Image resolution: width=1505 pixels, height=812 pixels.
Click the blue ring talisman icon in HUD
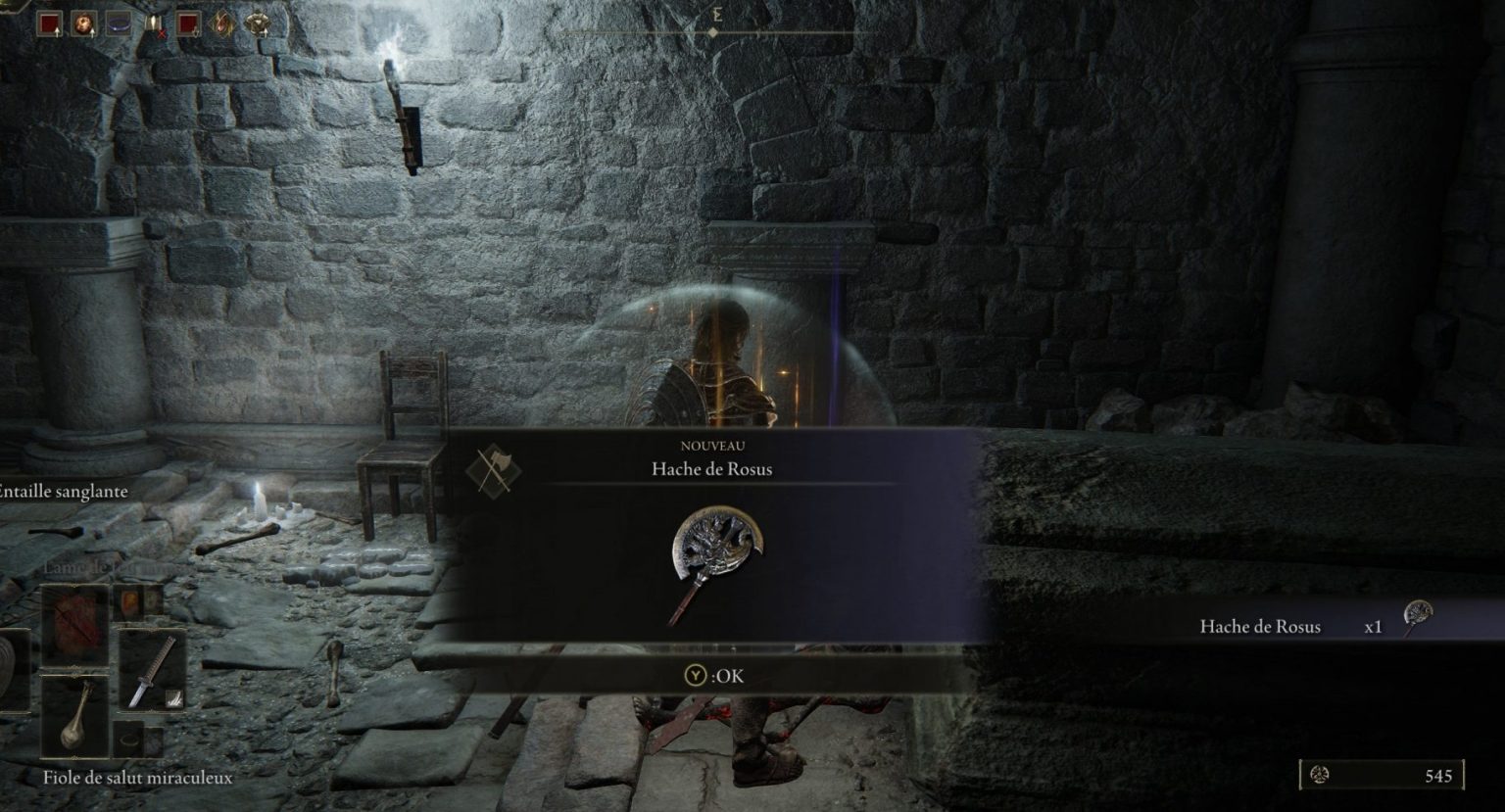pyautogui.click(x=120, y=24)
